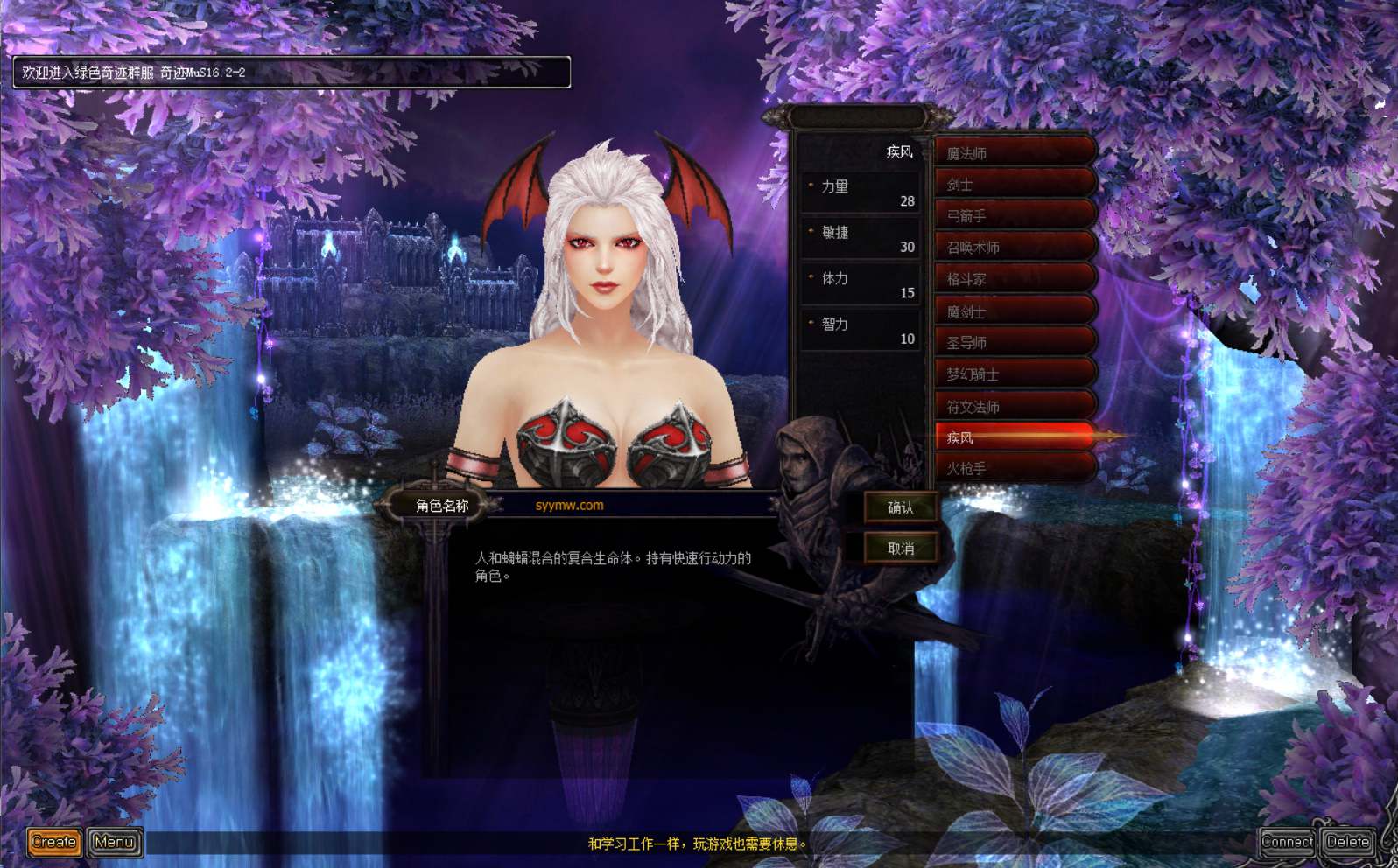Choose the 火枪手 class
Image resolution: width=1398 pixels, height=868 pixels.
click(x=1014, y=469)
